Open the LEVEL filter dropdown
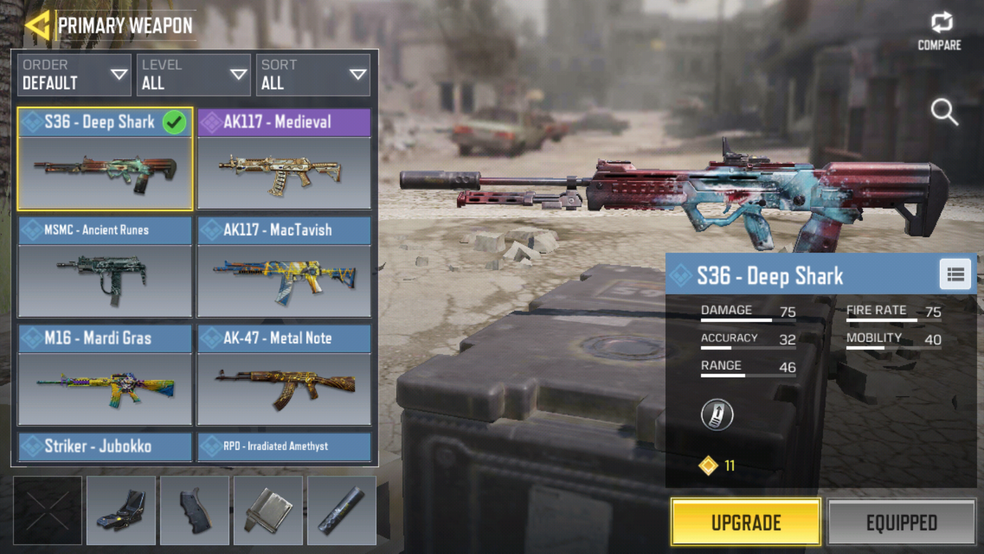The image size is (984, 554). (x=194, y=75)
